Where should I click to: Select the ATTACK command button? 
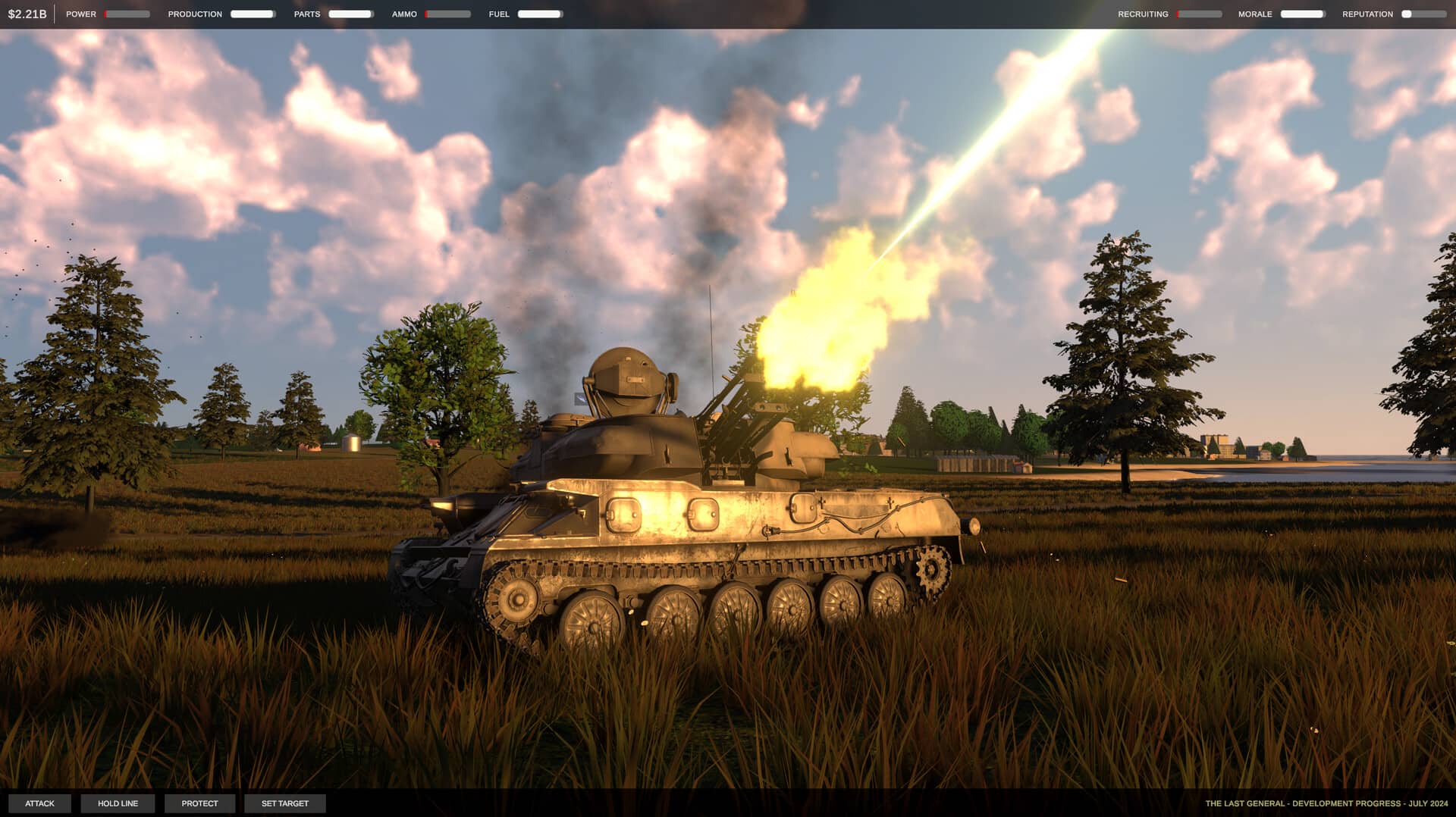click(x=41, y=803)
